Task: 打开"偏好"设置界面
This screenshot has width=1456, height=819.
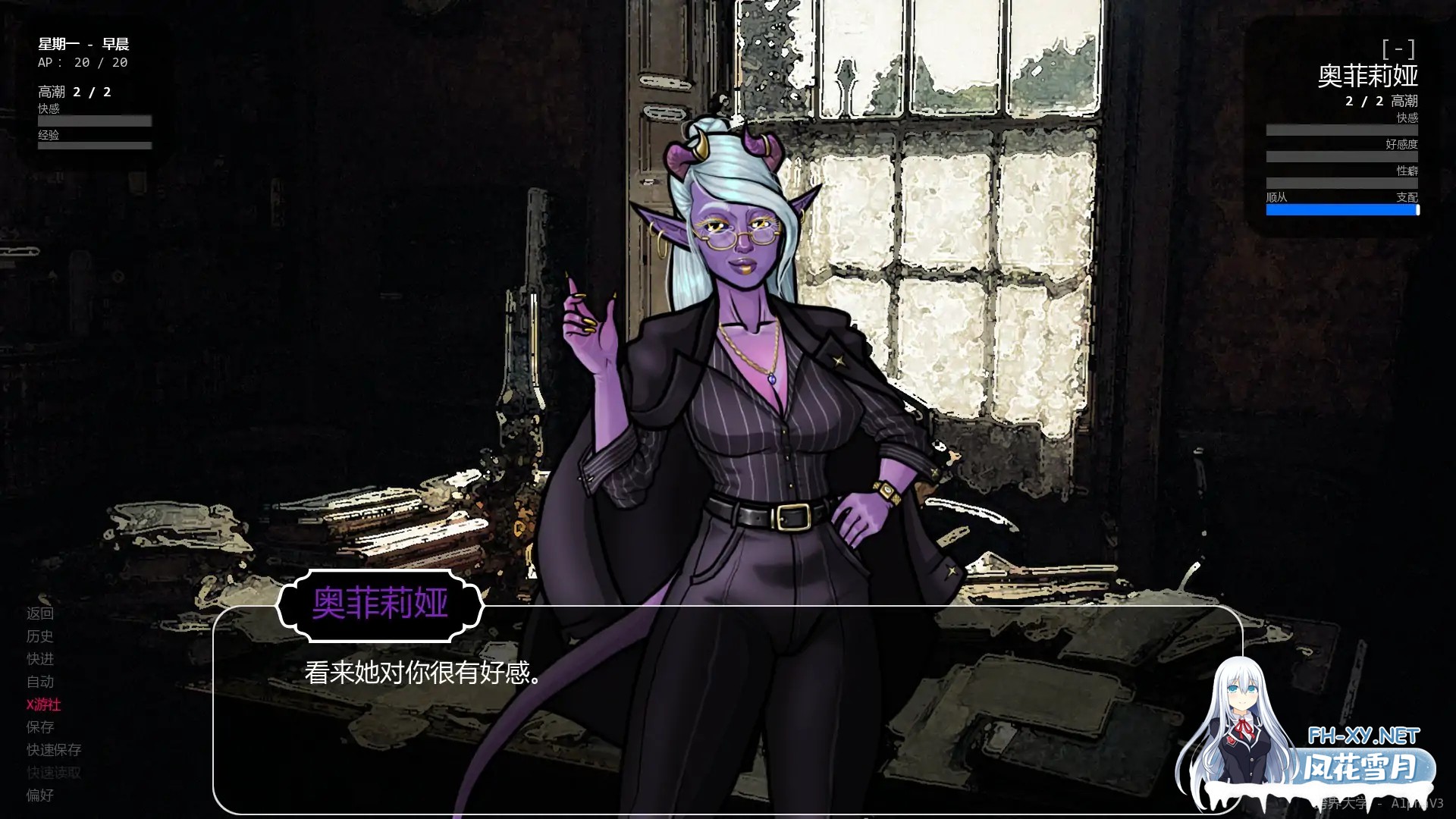Action: pos(42,795)
